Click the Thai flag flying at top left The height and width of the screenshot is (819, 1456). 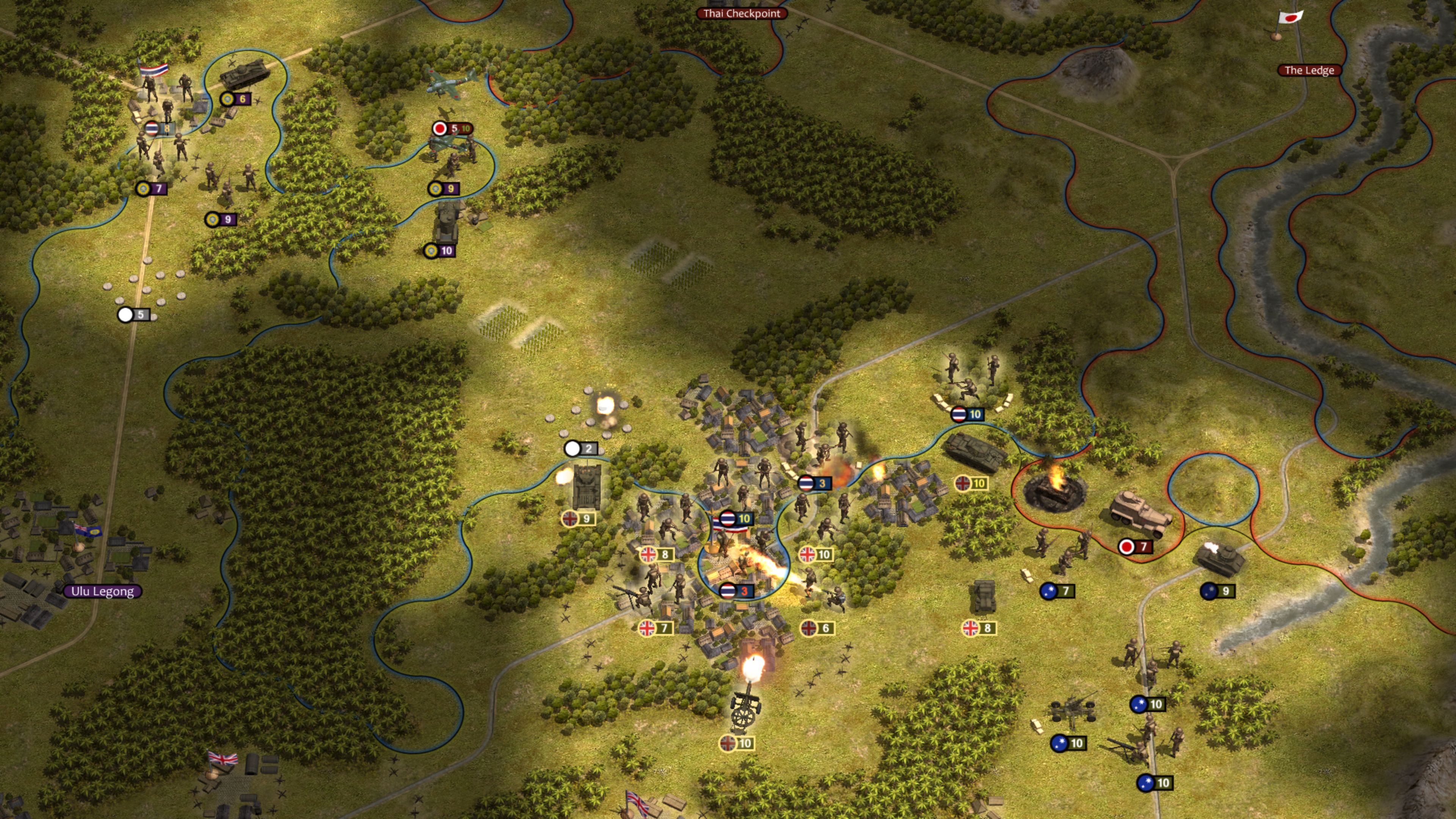pos(155,69)
